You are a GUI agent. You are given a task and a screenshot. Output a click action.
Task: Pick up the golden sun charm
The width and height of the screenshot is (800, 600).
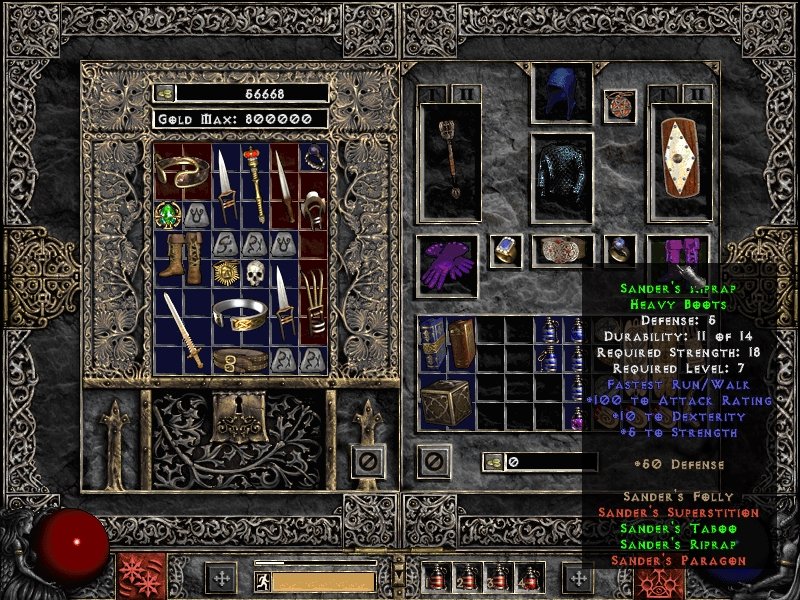point(227,272)
